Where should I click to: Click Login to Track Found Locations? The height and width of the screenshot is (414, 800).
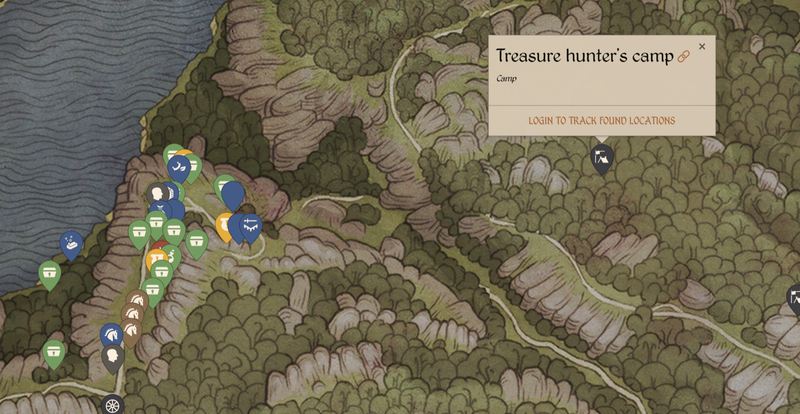point(601,121)
